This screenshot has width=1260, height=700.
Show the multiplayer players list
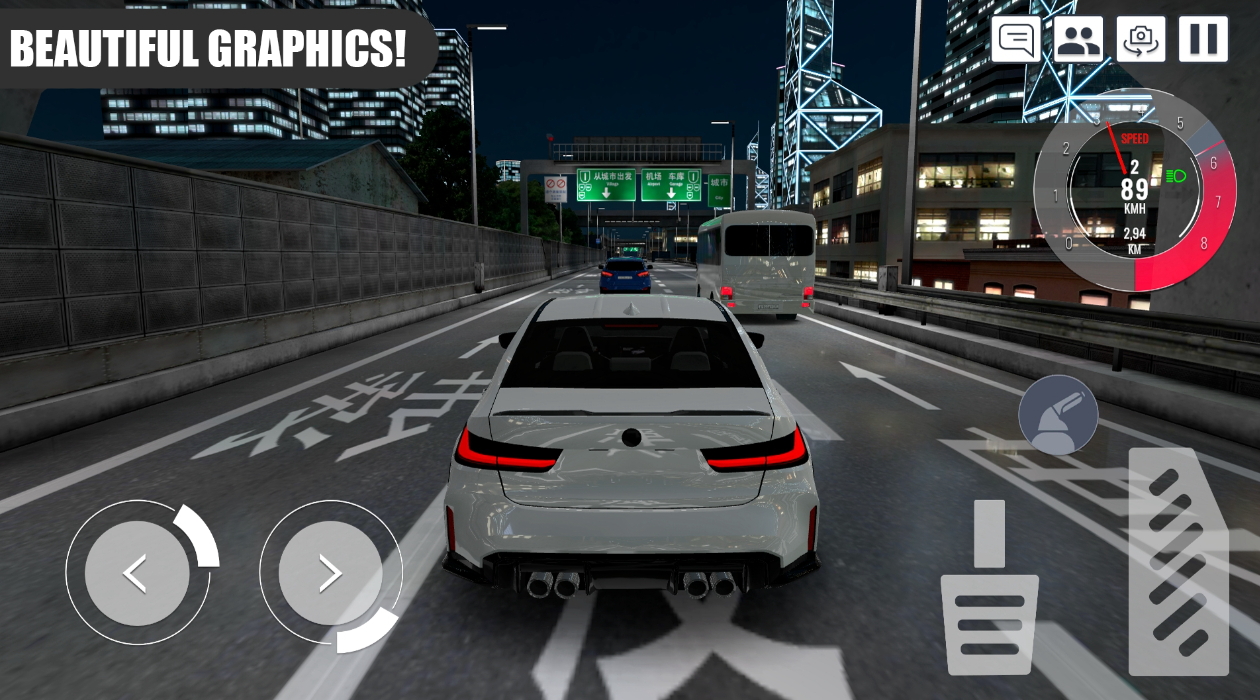click(x=1078, y=40)
